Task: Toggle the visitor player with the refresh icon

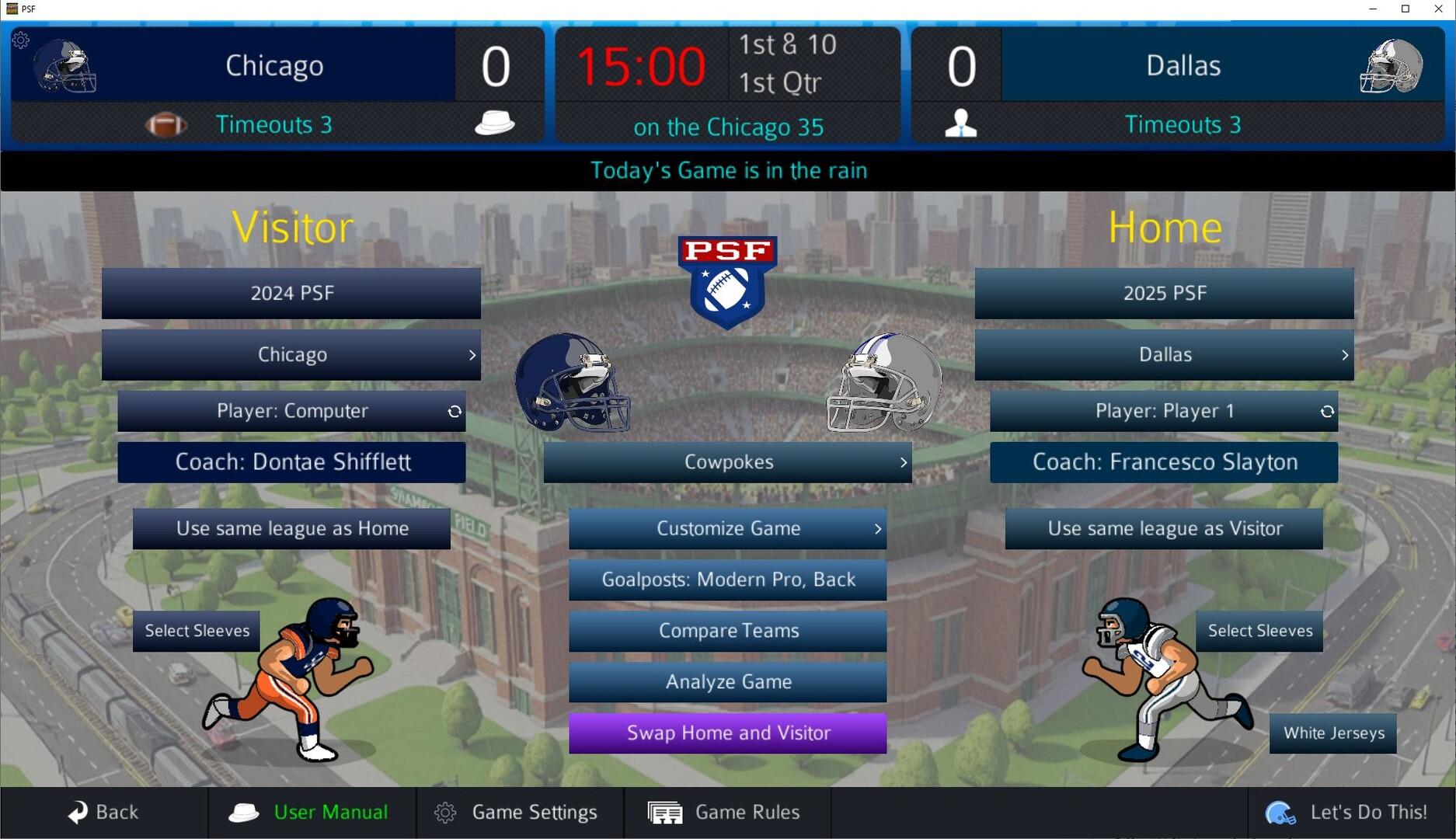Action: 455,412
